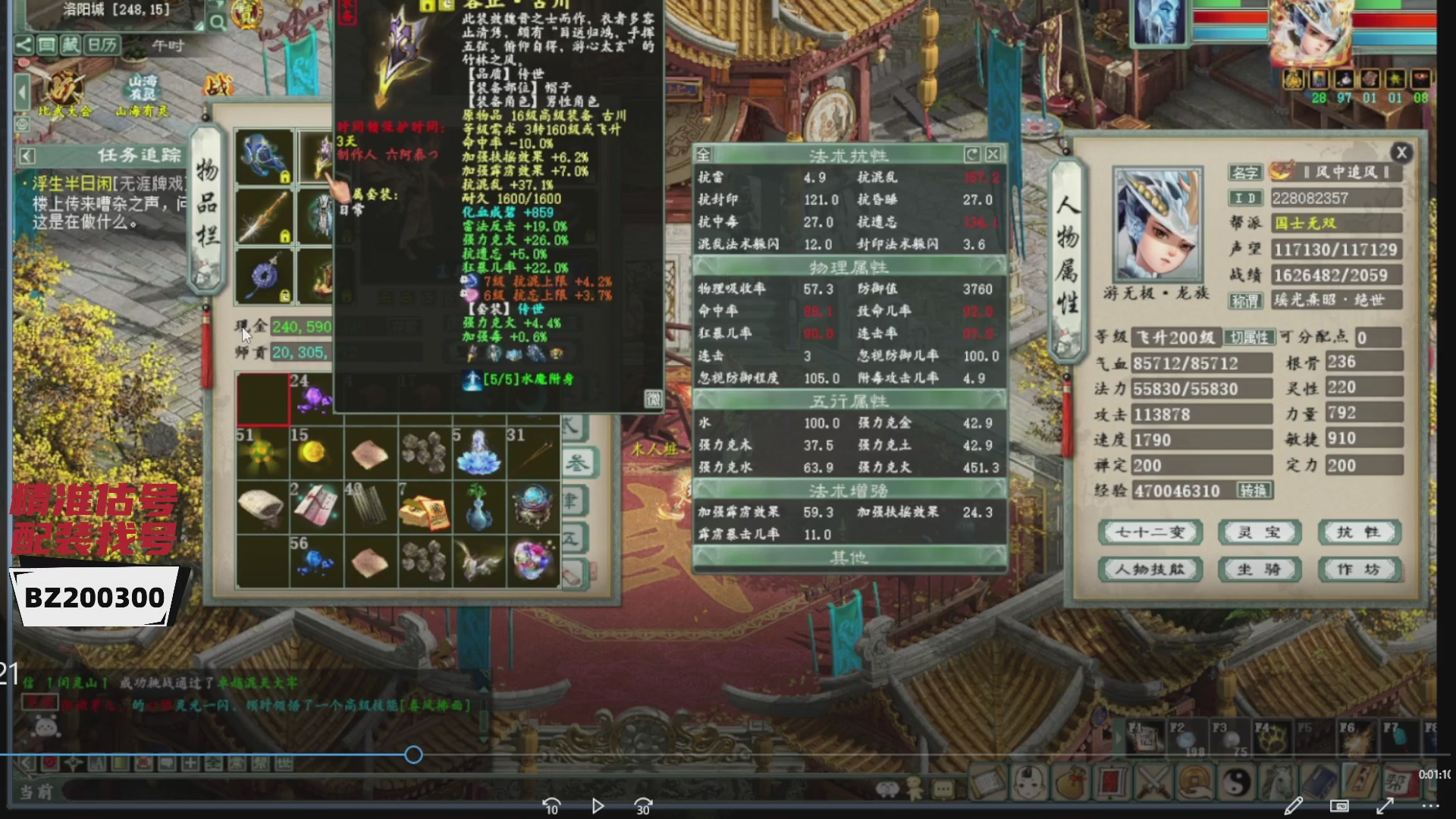Viewport: 1456px width, 819px height.
Task: Select the 五行属性 section header
Action: click(x=848, y=400)
